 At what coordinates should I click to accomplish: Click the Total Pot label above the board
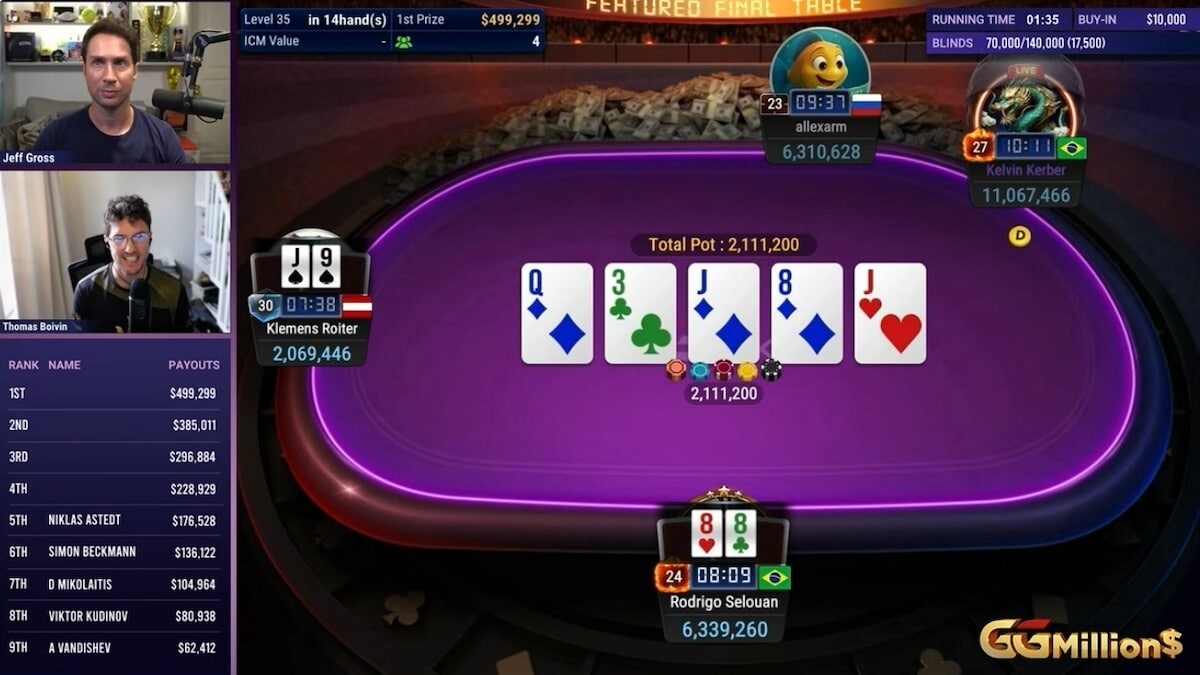723,245
